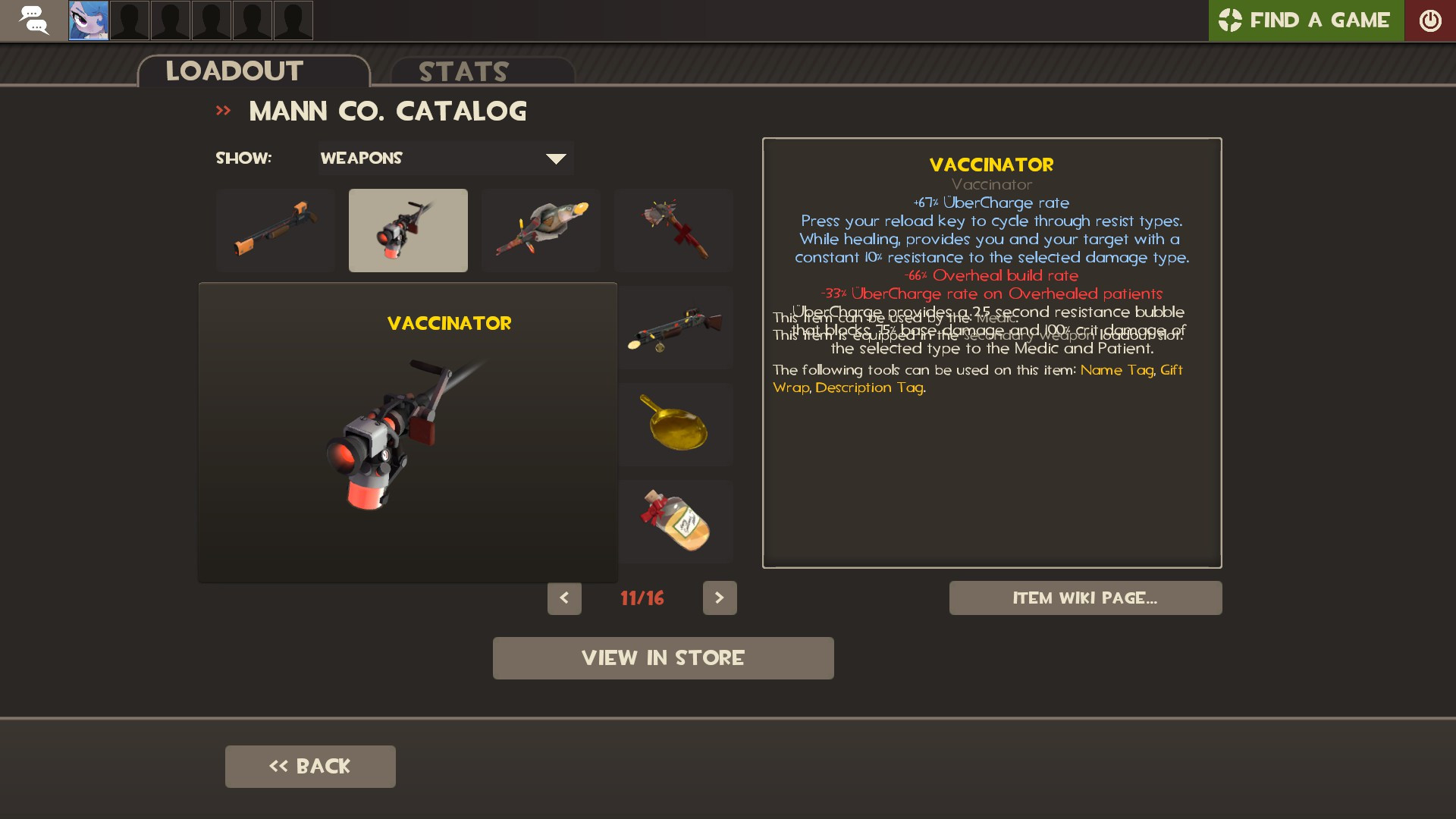Click the BACK button at bottom left
The width and height of the screenshot is (1456, 819).
pyautogui.click(x=309, y=766)
